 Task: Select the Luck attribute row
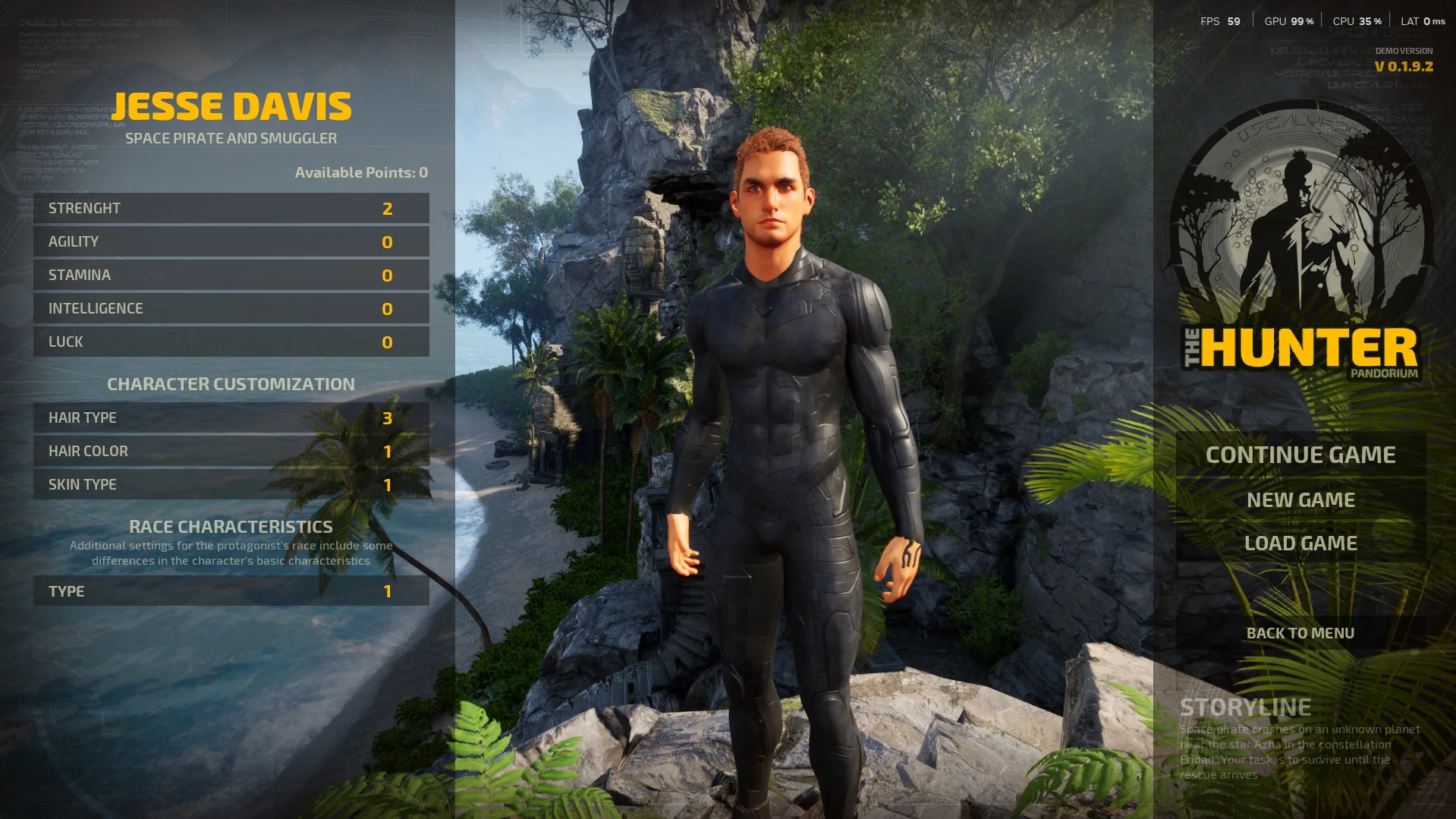tap(231, 342)
